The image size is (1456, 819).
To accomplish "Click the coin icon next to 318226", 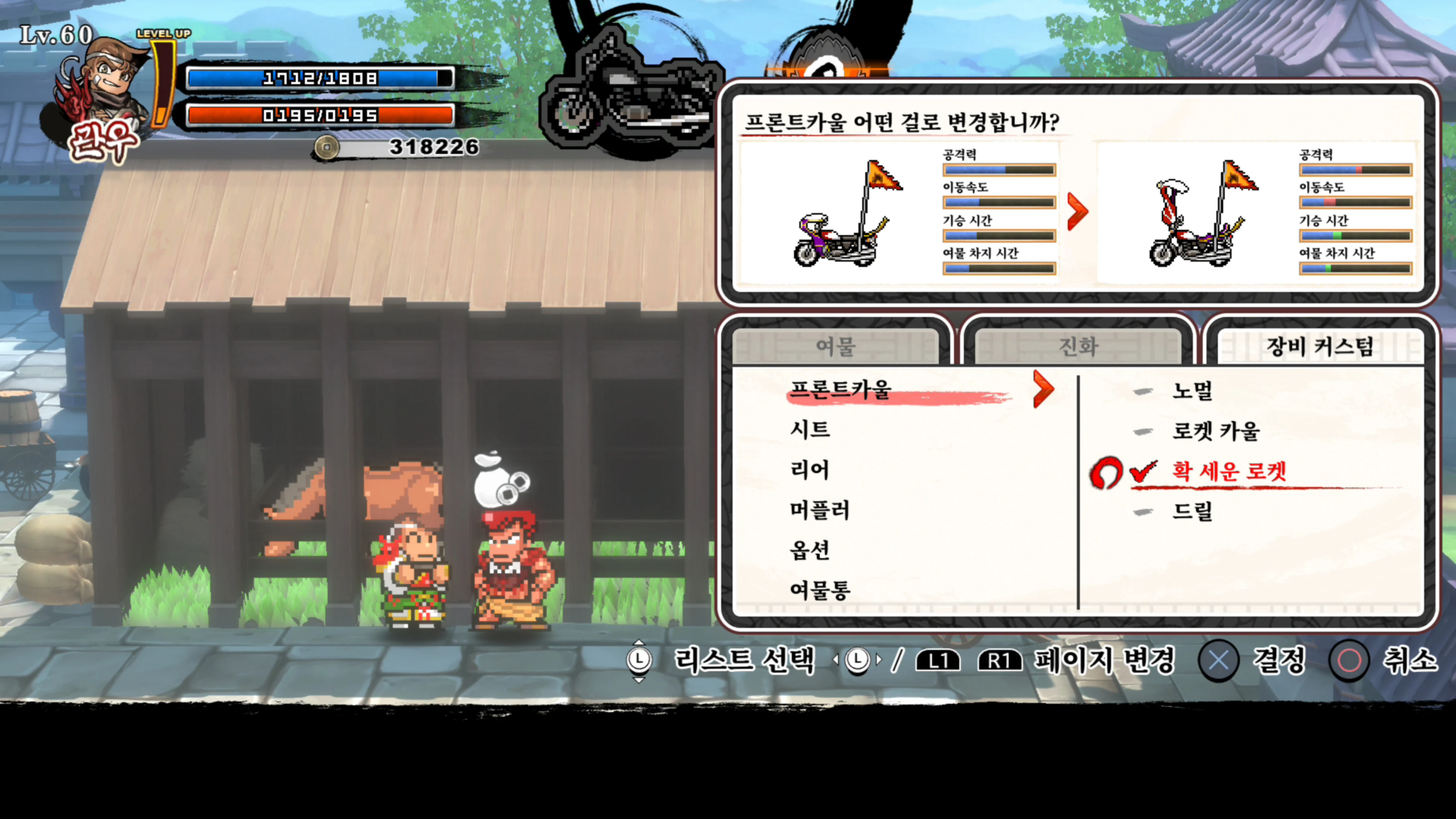I will tap(327, 147).
